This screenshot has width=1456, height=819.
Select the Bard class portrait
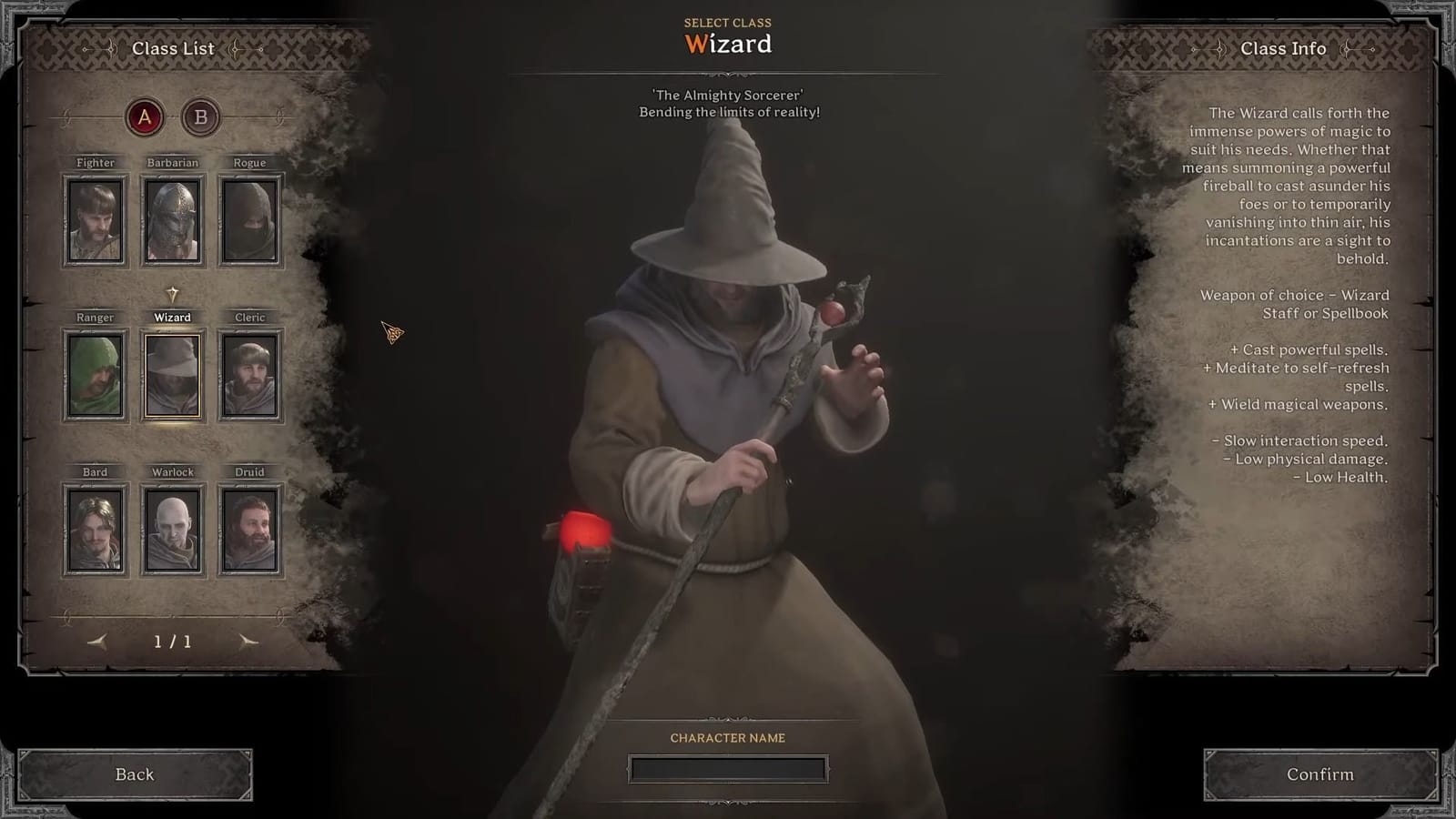[95, 528]
